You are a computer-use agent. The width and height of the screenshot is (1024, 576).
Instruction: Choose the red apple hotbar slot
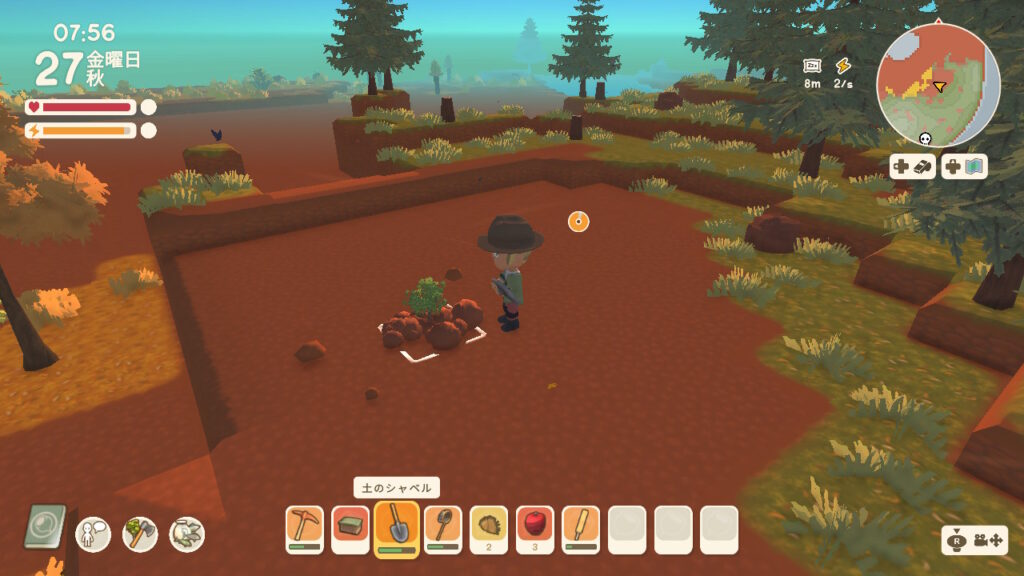(535, 528)
